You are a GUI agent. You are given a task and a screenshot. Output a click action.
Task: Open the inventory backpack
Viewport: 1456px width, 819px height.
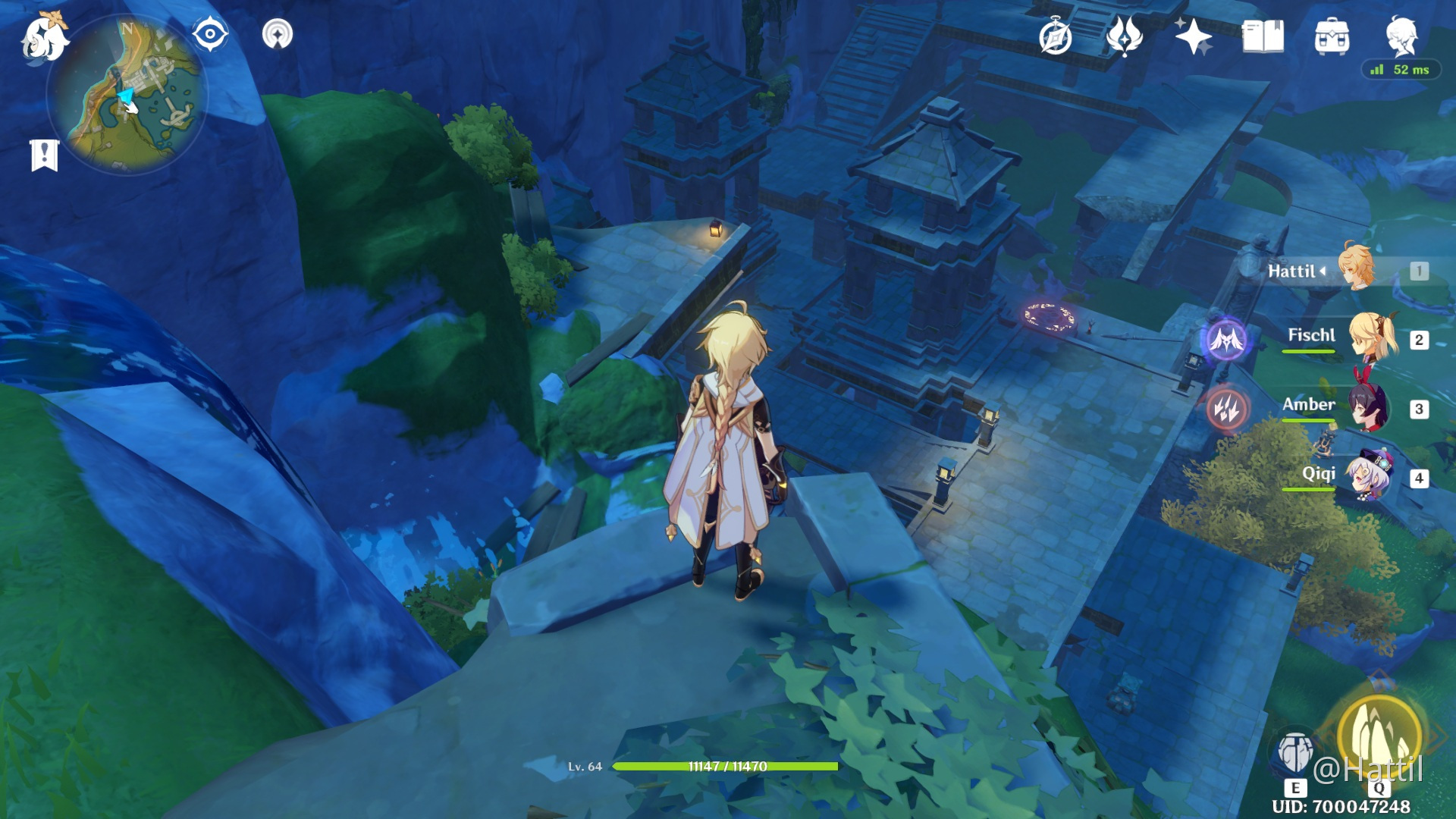click(x=1332, y=36)
